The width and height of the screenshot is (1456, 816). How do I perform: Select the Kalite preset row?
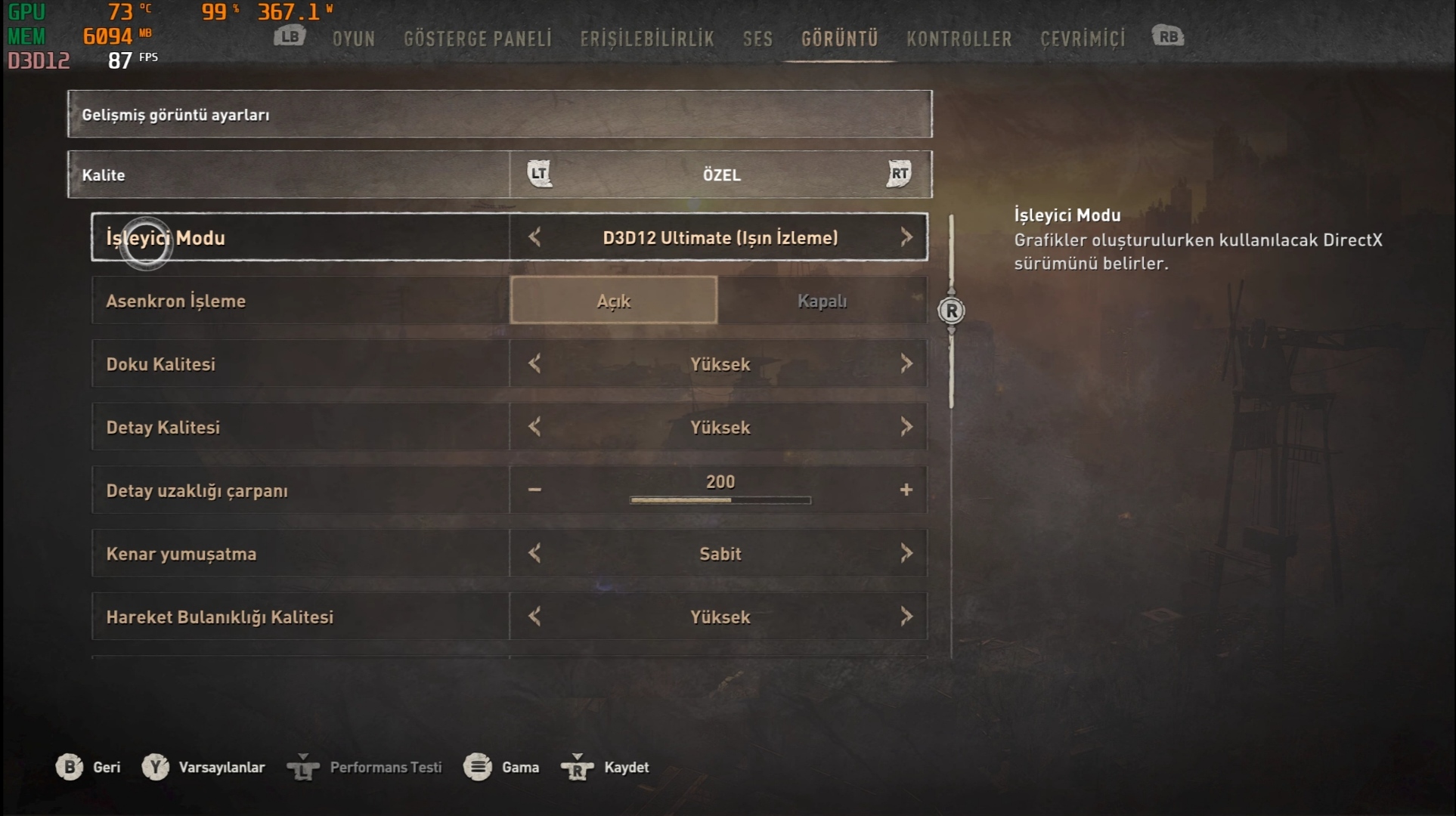(x=499, y=175)
